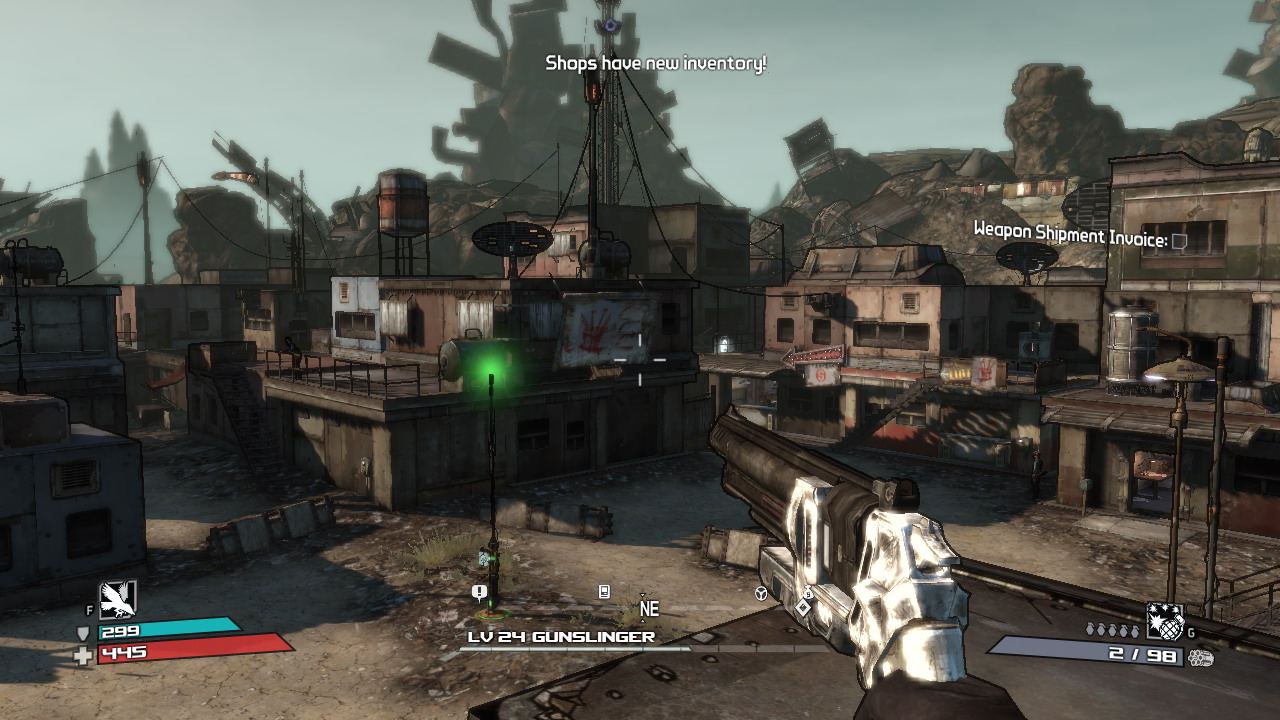Select the three-spoke circle compass marker
The image size is (1280, 720).
click(x=761, y=593)
